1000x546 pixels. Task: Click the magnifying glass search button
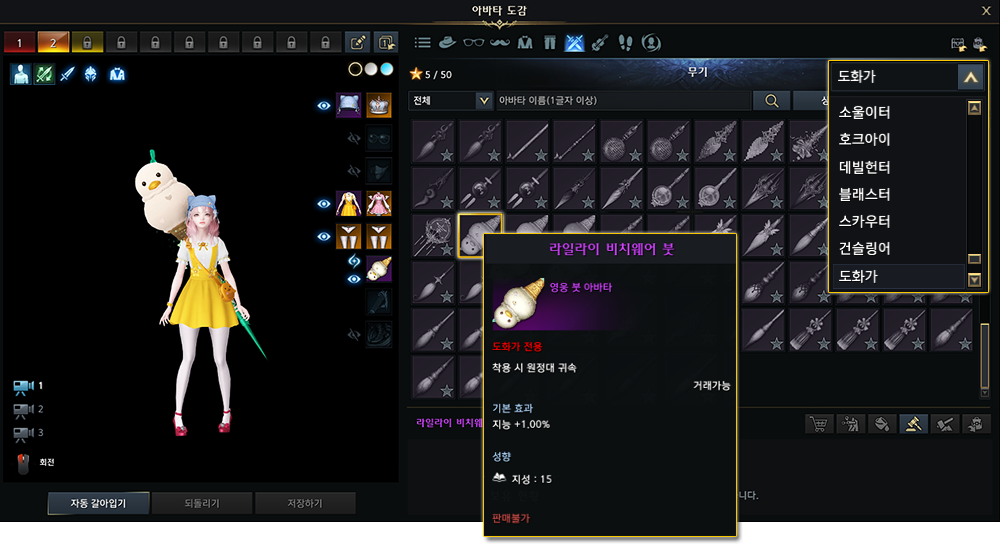pyautogui.click(x=771, y=100)
